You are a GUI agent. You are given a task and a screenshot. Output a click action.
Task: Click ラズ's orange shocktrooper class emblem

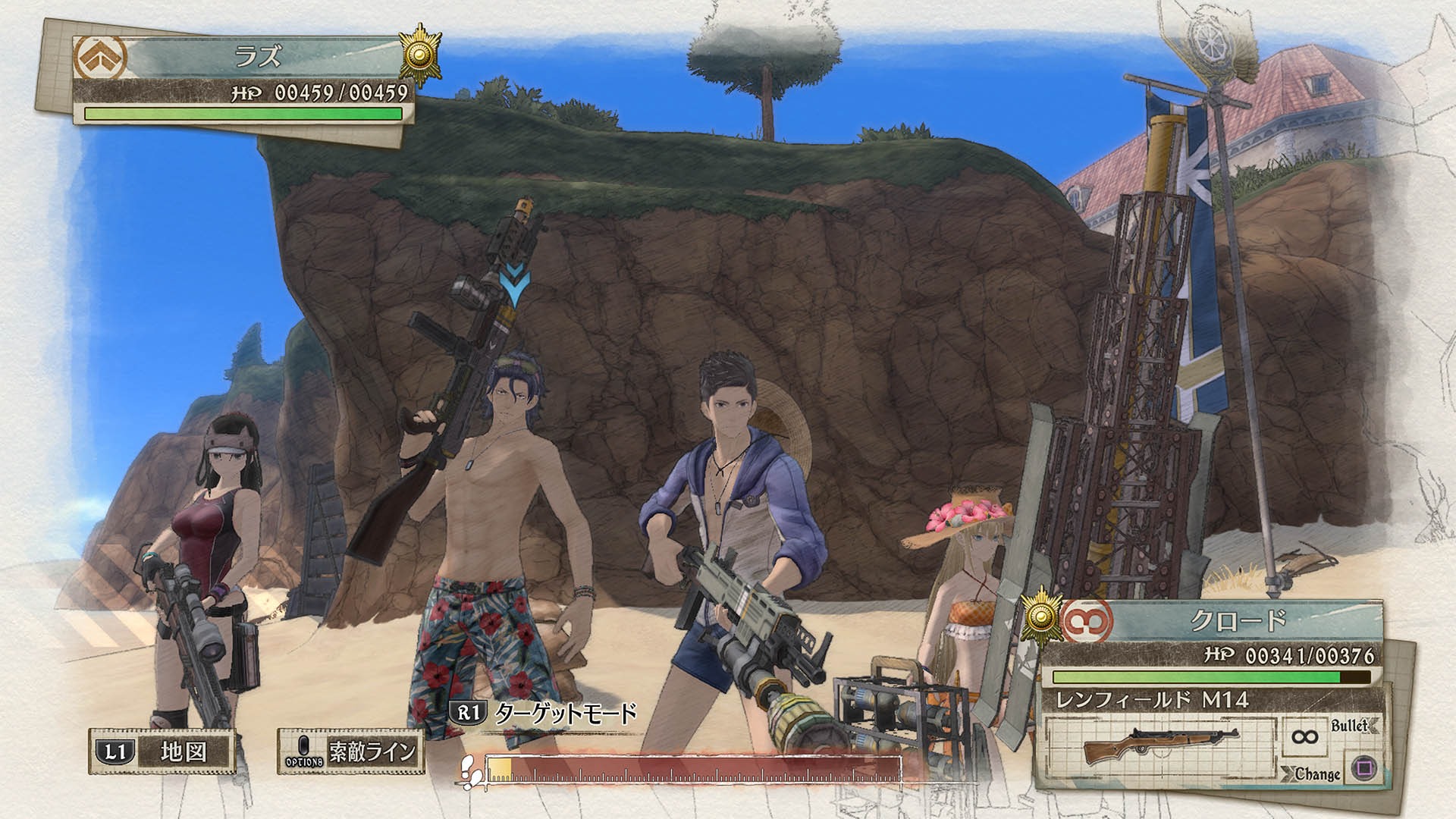[x=100, y=57]
